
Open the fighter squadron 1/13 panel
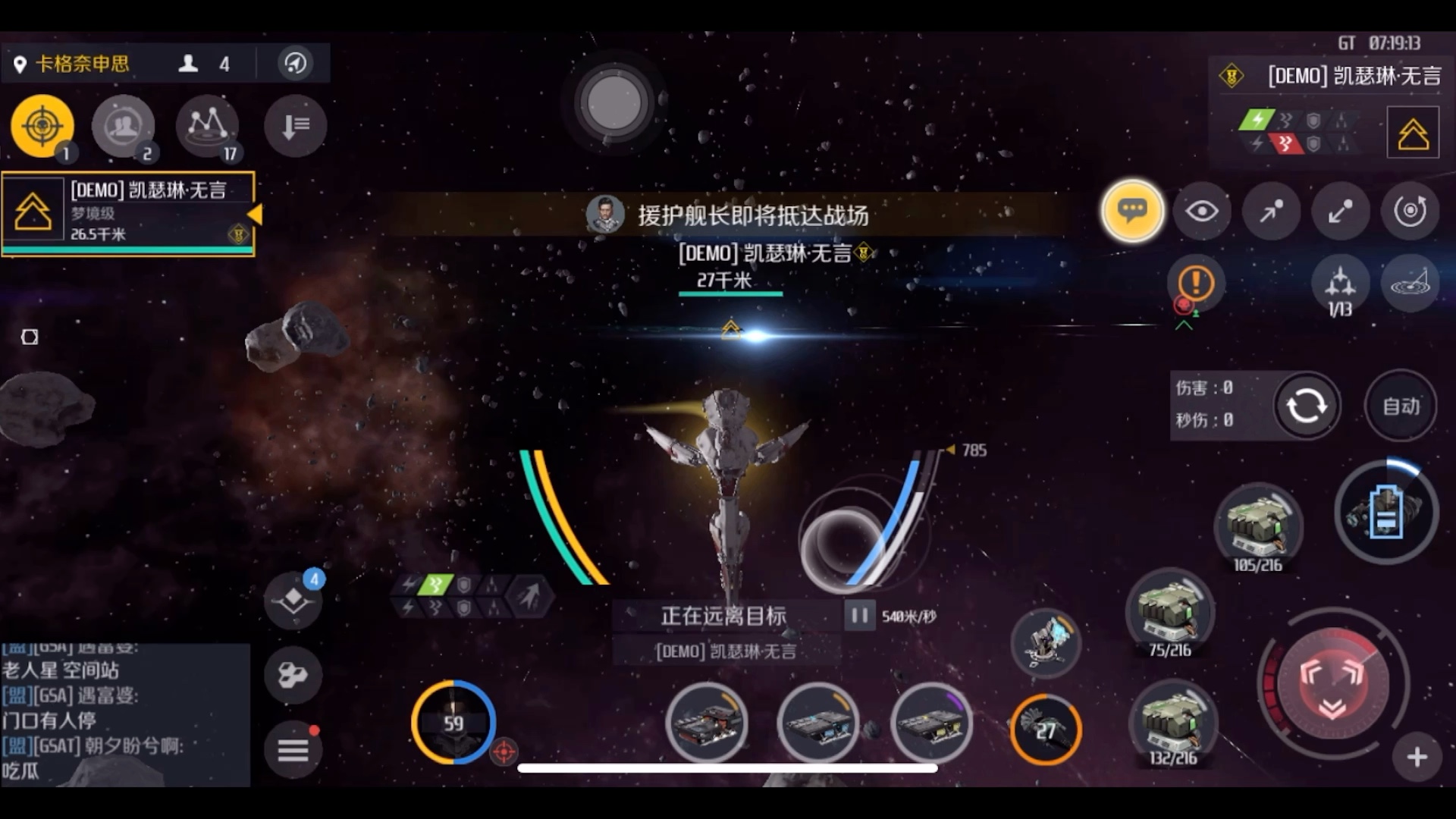(1341, 284)
